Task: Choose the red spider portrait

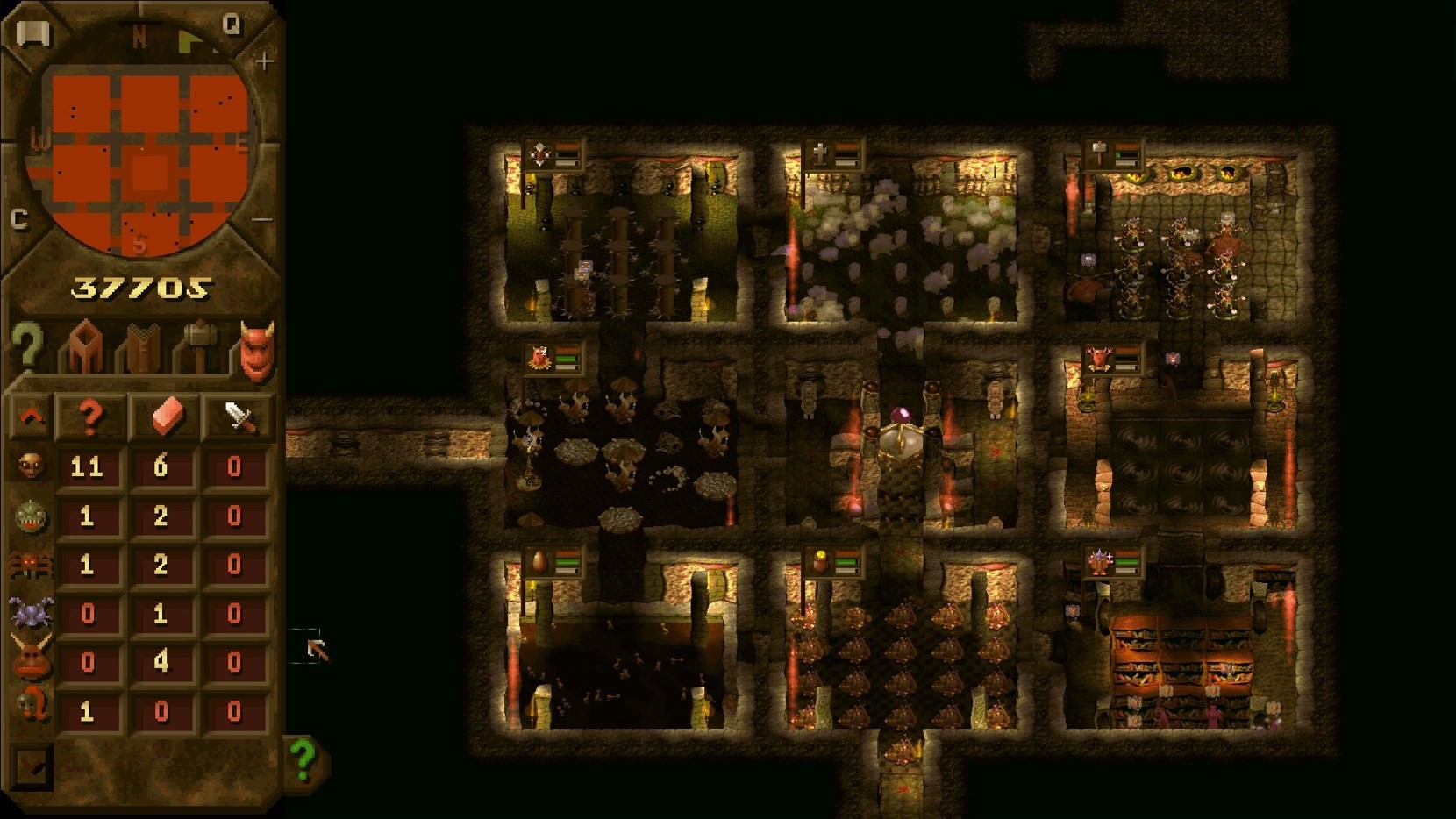Action: (x=32, y=565)
